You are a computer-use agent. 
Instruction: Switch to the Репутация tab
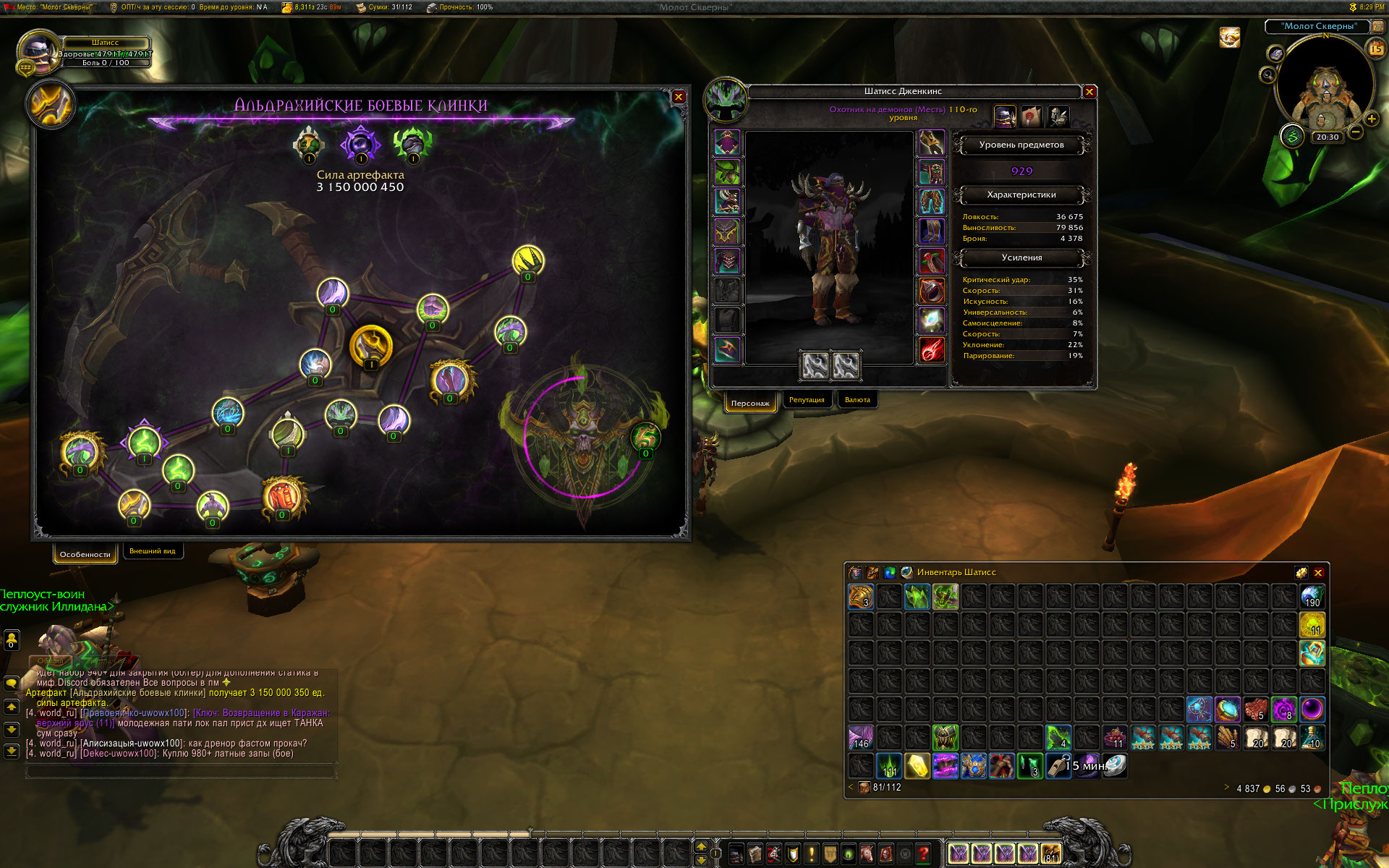pyautogui.click(x=807, y=400)
